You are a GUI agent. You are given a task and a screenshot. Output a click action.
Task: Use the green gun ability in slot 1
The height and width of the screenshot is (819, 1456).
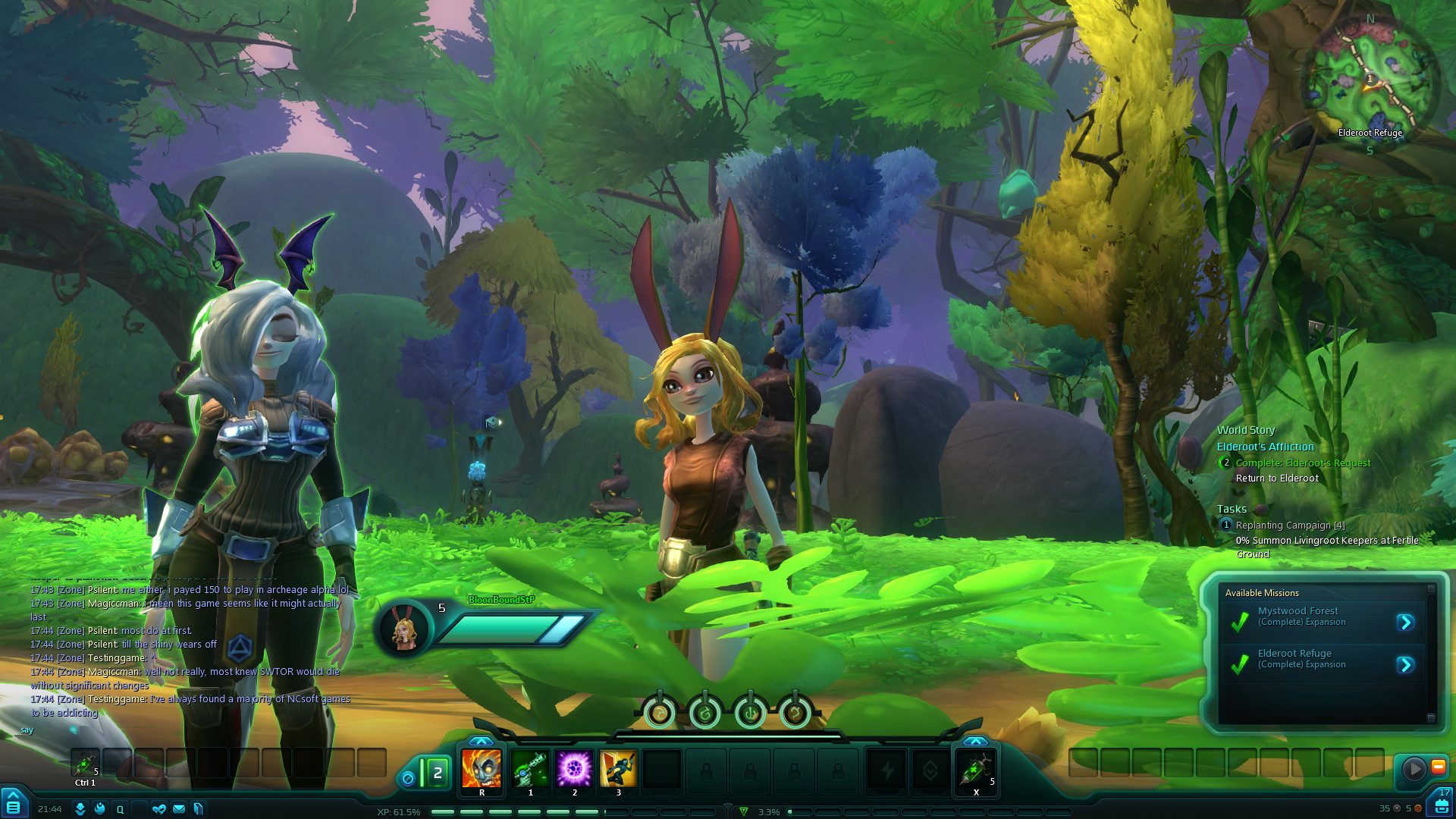tap(530, 769)
